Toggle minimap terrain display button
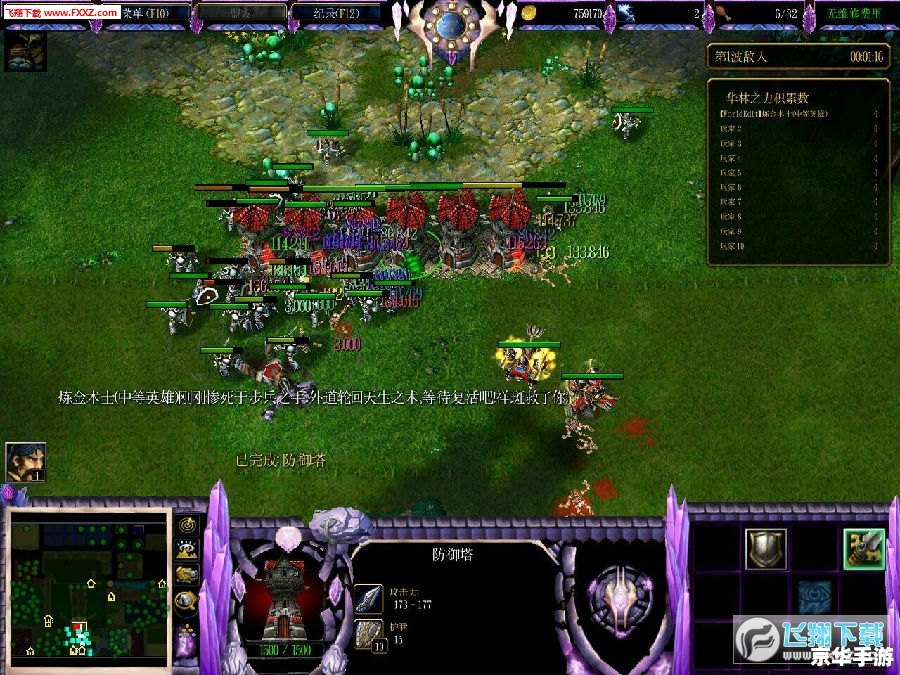 point(187,549)
